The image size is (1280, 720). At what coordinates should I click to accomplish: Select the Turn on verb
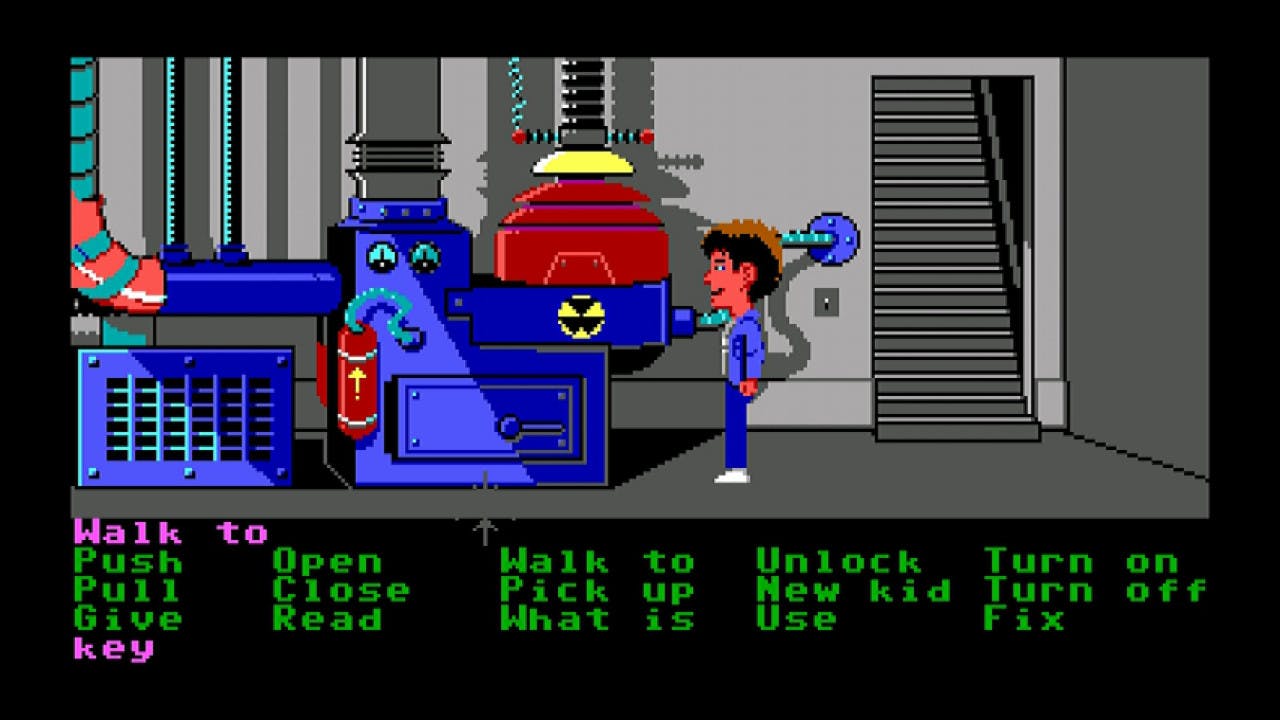tap(1080, 562)
